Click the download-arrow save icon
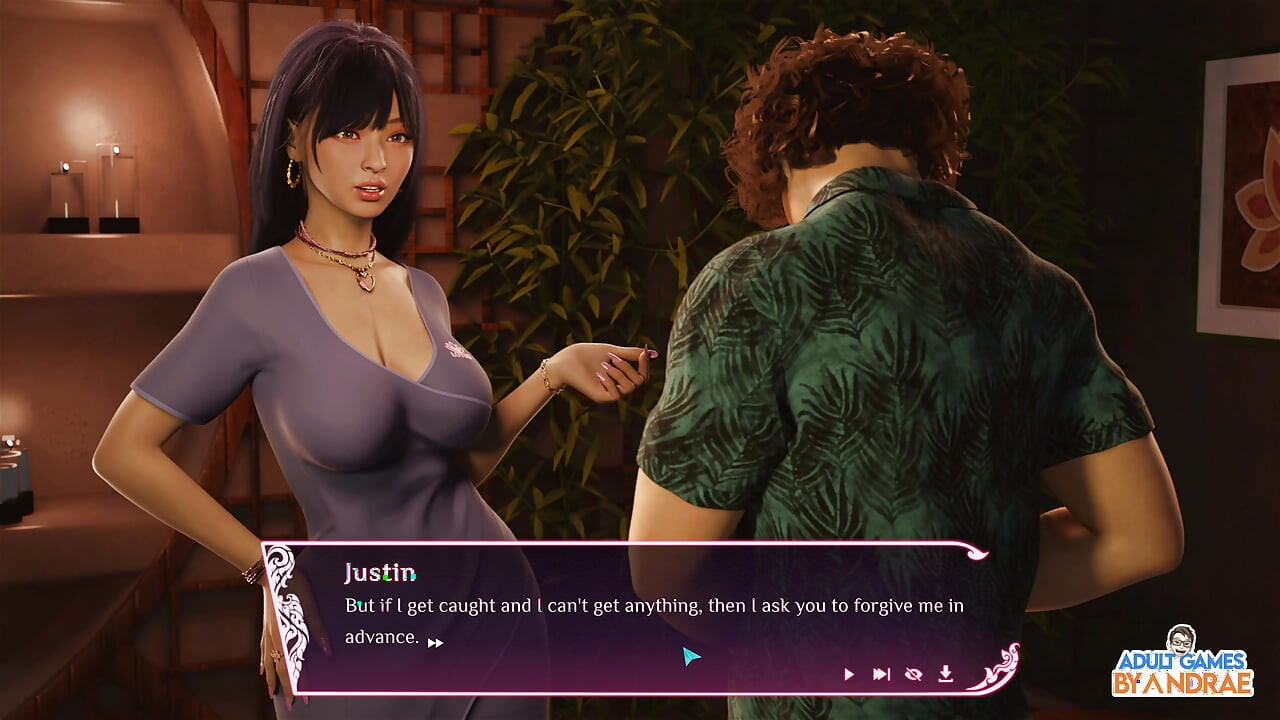The image size is (1280, 720). (945, 675)
